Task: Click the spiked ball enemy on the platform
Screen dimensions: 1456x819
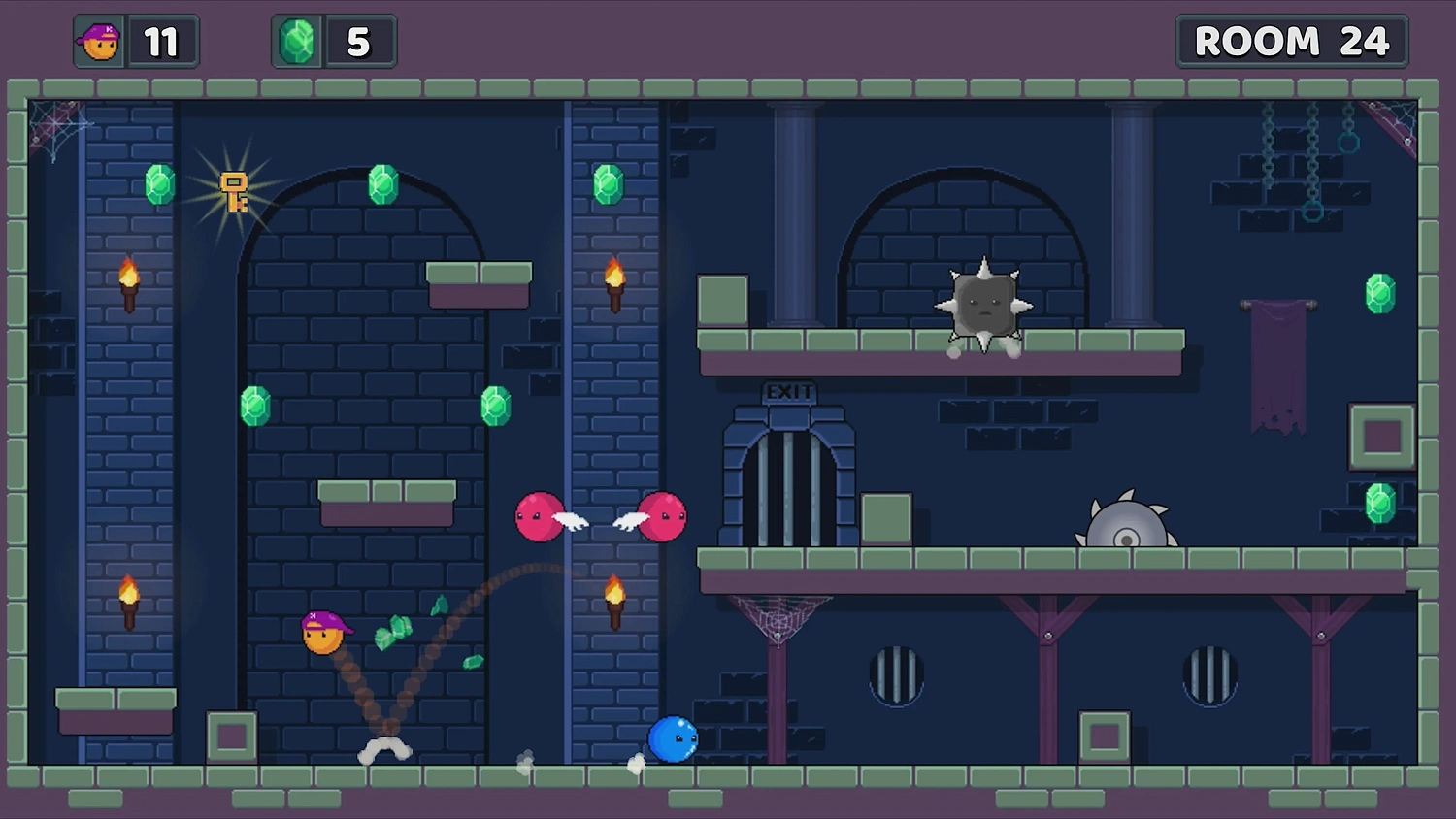Action: pos(985,301)
